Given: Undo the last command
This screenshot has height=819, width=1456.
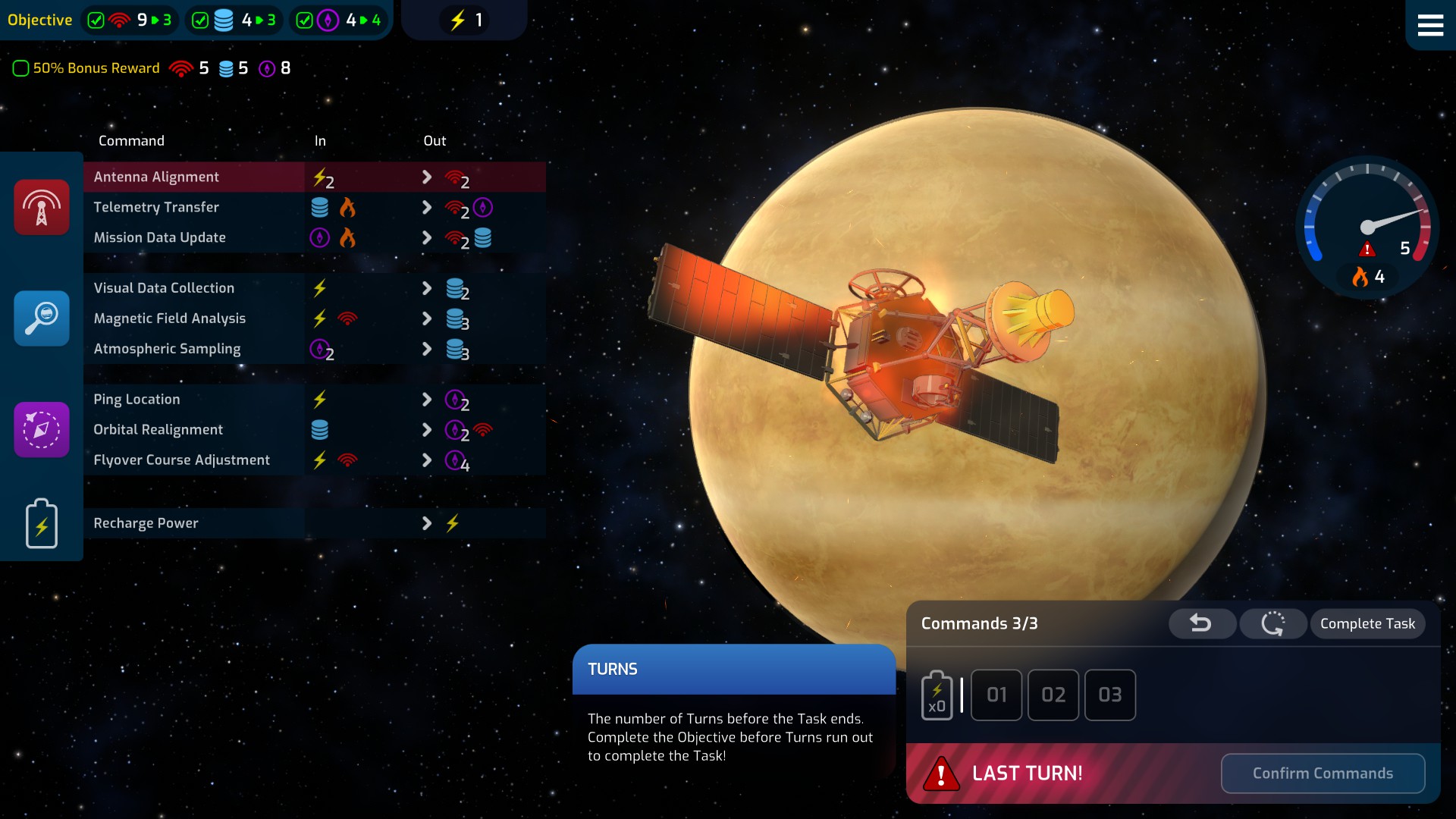Looking at the screenshot, I should point(1201,623).
